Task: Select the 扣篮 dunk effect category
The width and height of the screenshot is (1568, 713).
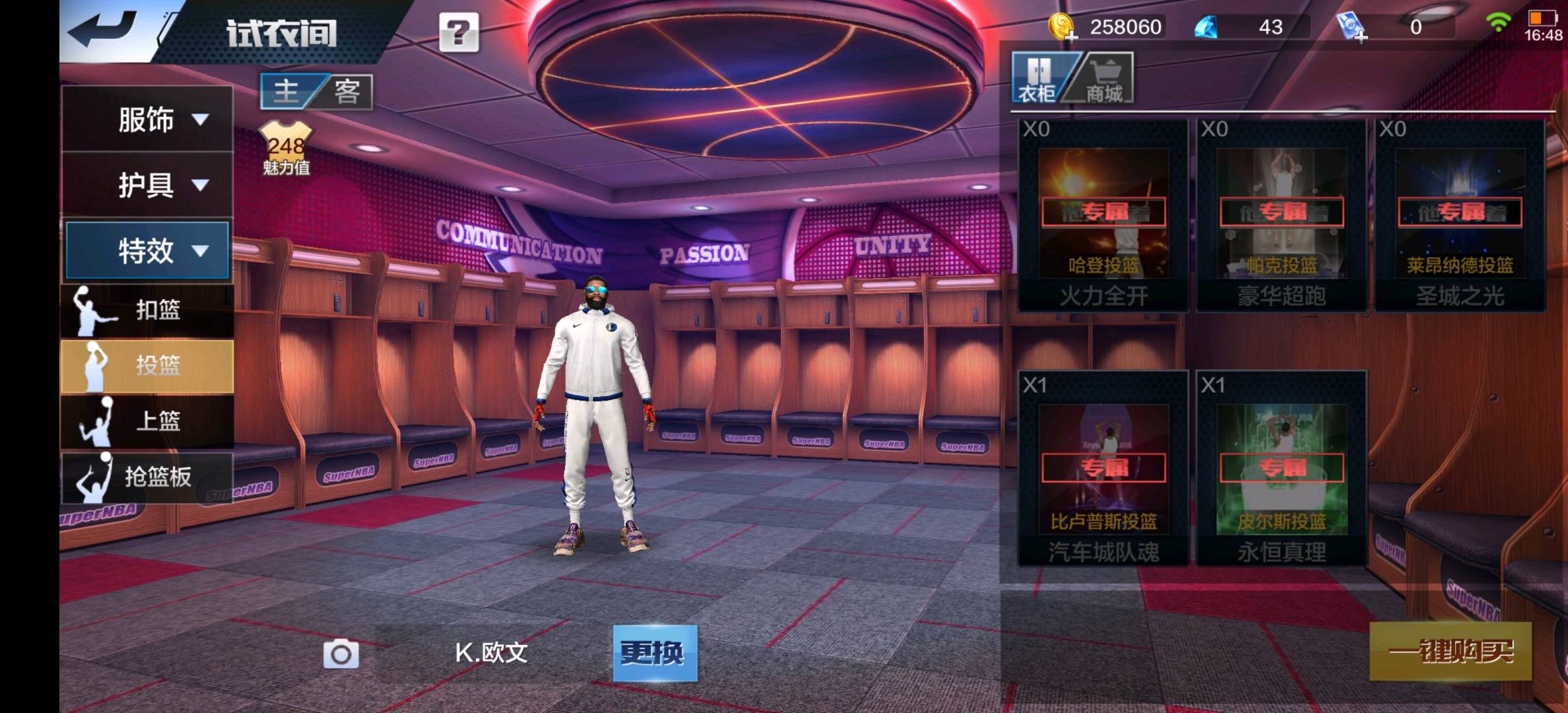Action: [x=147, y=310]
